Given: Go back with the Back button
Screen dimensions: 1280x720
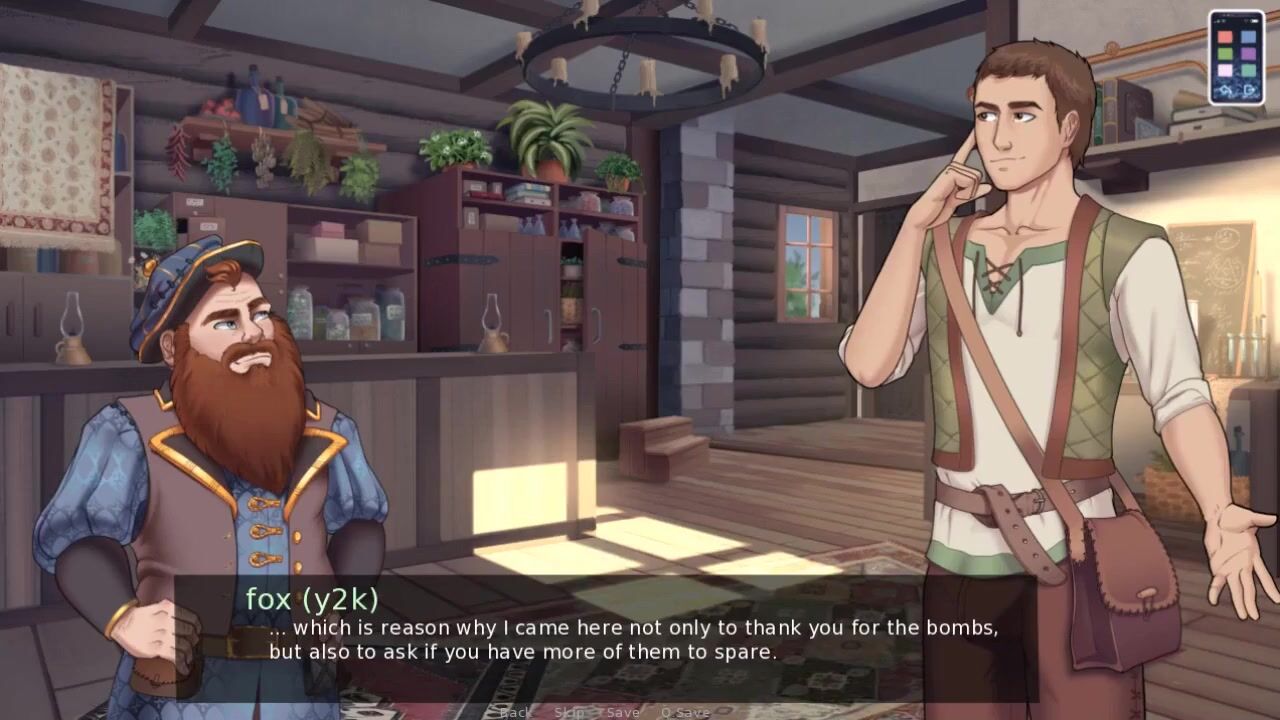Looking at the screenshot, I should coord(515,712).
